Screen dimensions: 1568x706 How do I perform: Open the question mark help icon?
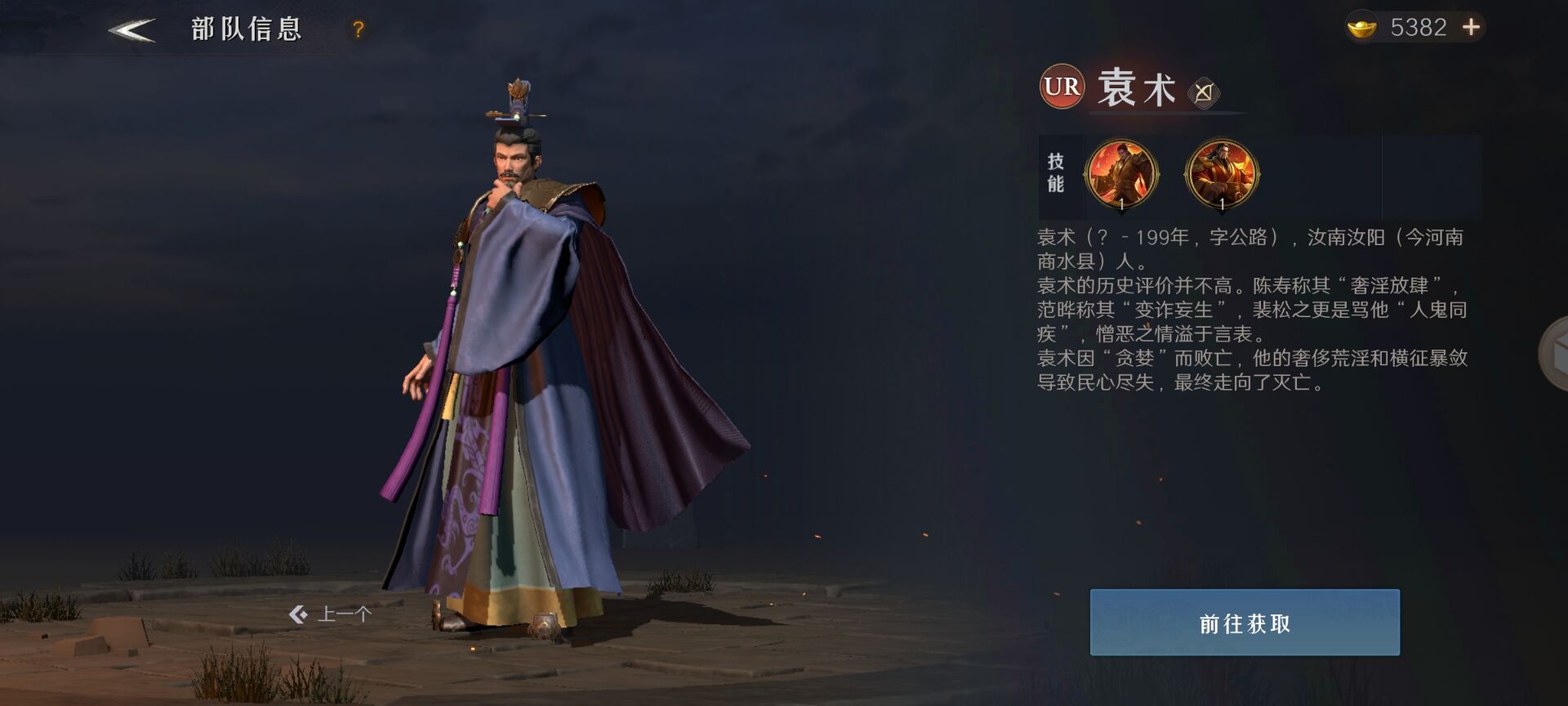coord(358,30)
